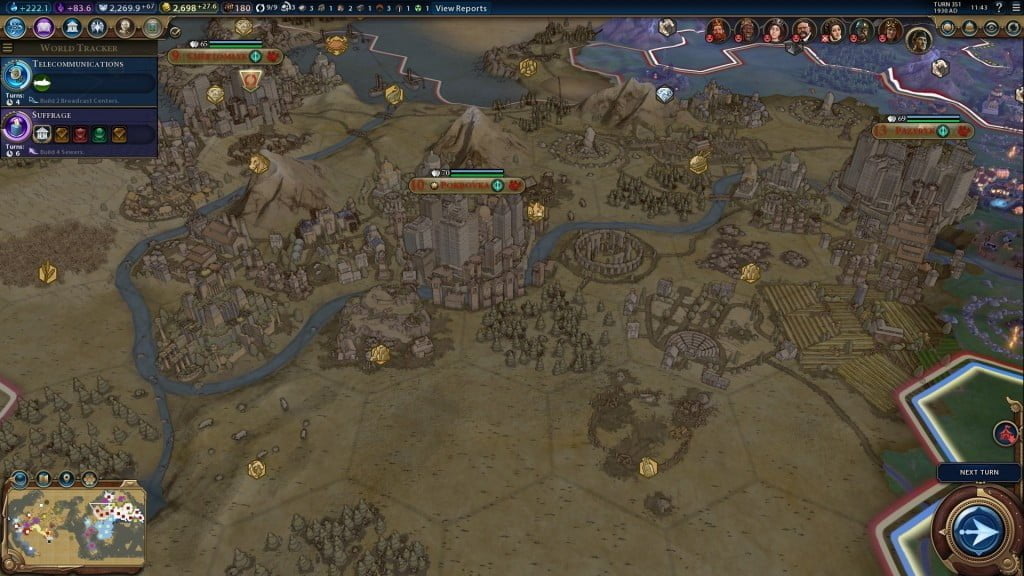Open the government screen button
The width and height of the screenshot is (1024, 576).
[x=72, y=27]
